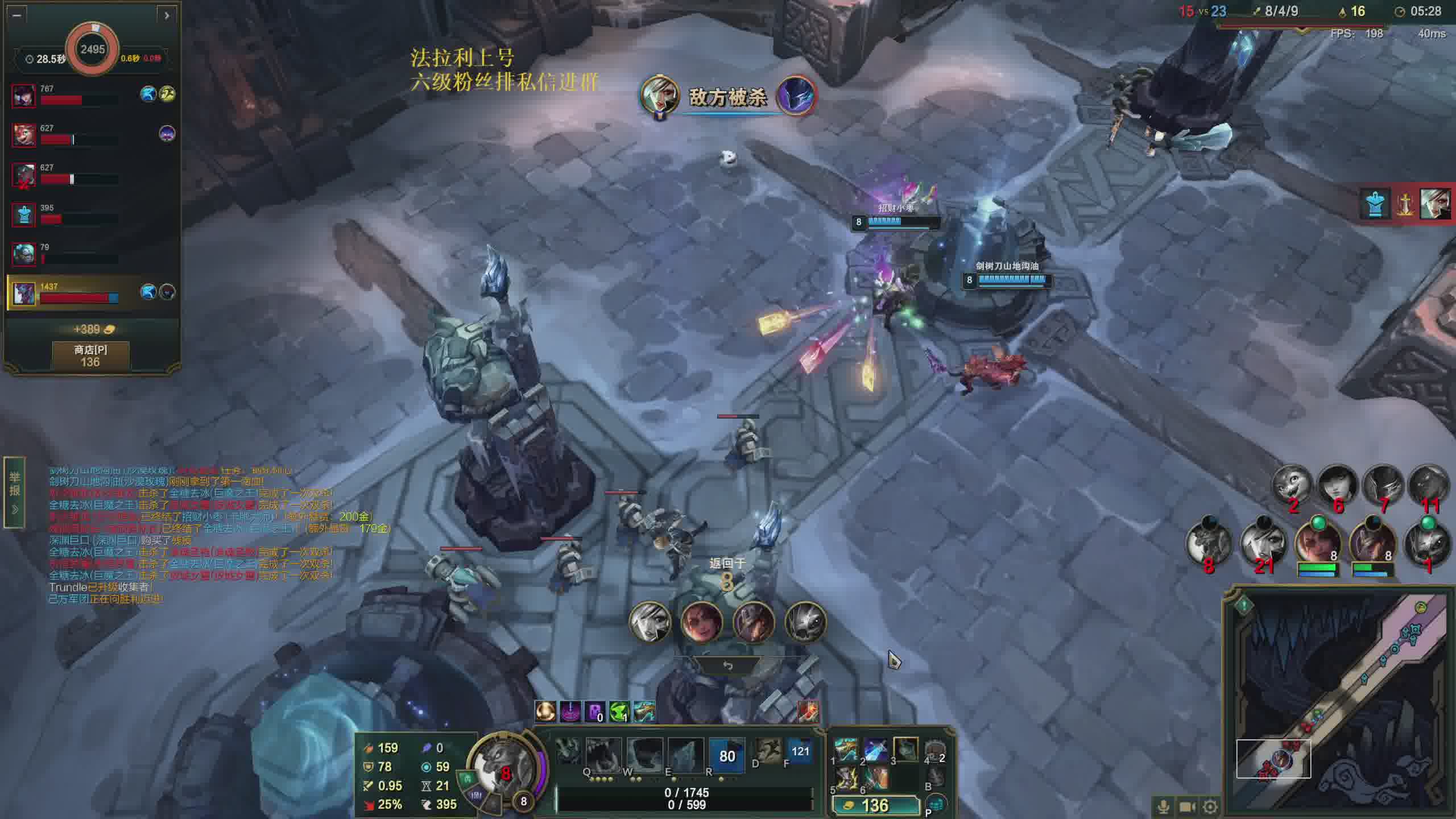The height and width of the screenshot is (819, 1456).
Task: Activate the E ice pillar ability
Action: (x=685, y=754)
